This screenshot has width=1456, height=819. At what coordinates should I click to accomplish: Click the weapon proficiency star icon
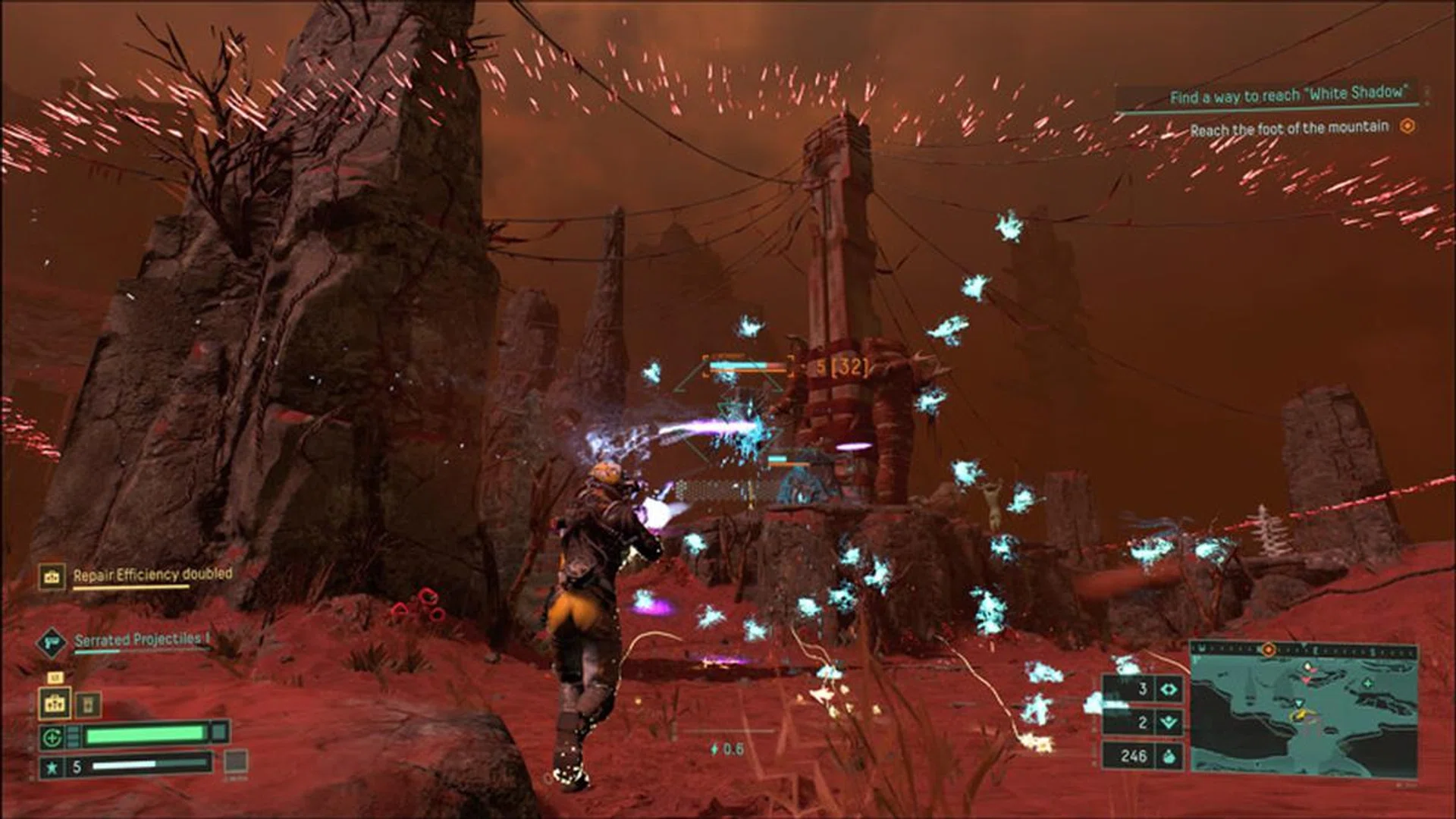pos(52,767)
